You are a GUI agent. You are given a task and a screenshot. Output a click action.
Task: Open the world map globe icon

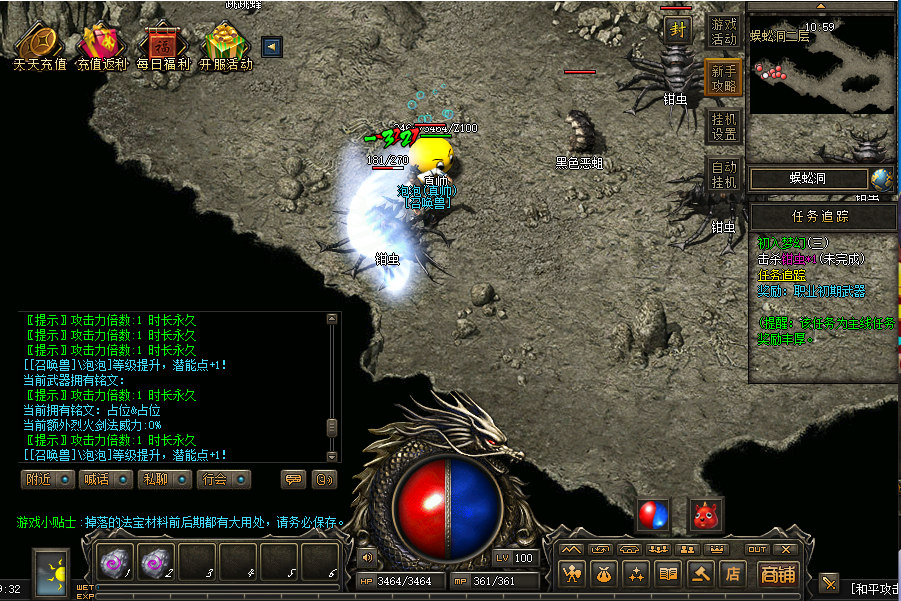click(881, 179)
